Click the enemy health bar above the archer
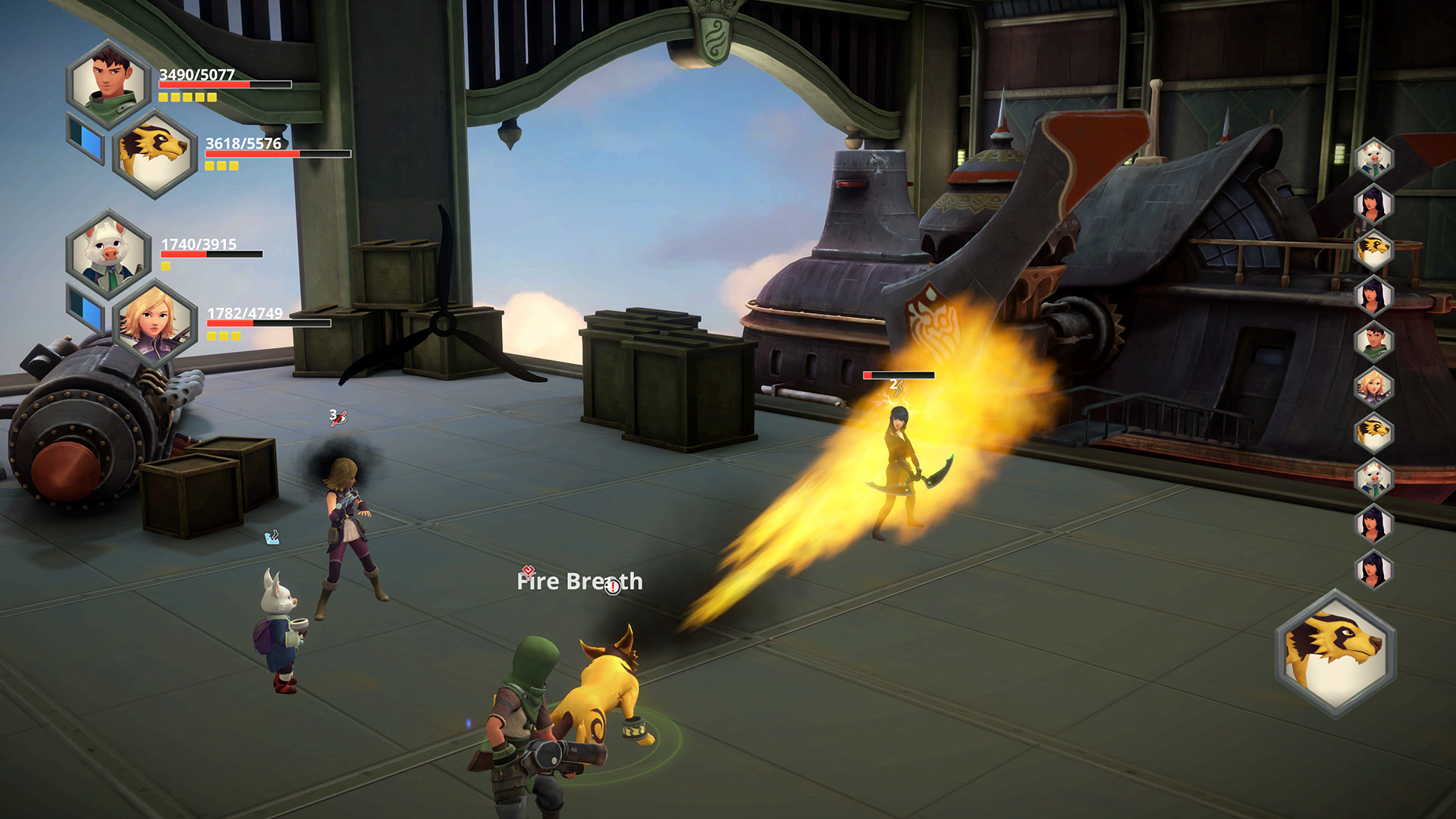 [x=899, y=375]
